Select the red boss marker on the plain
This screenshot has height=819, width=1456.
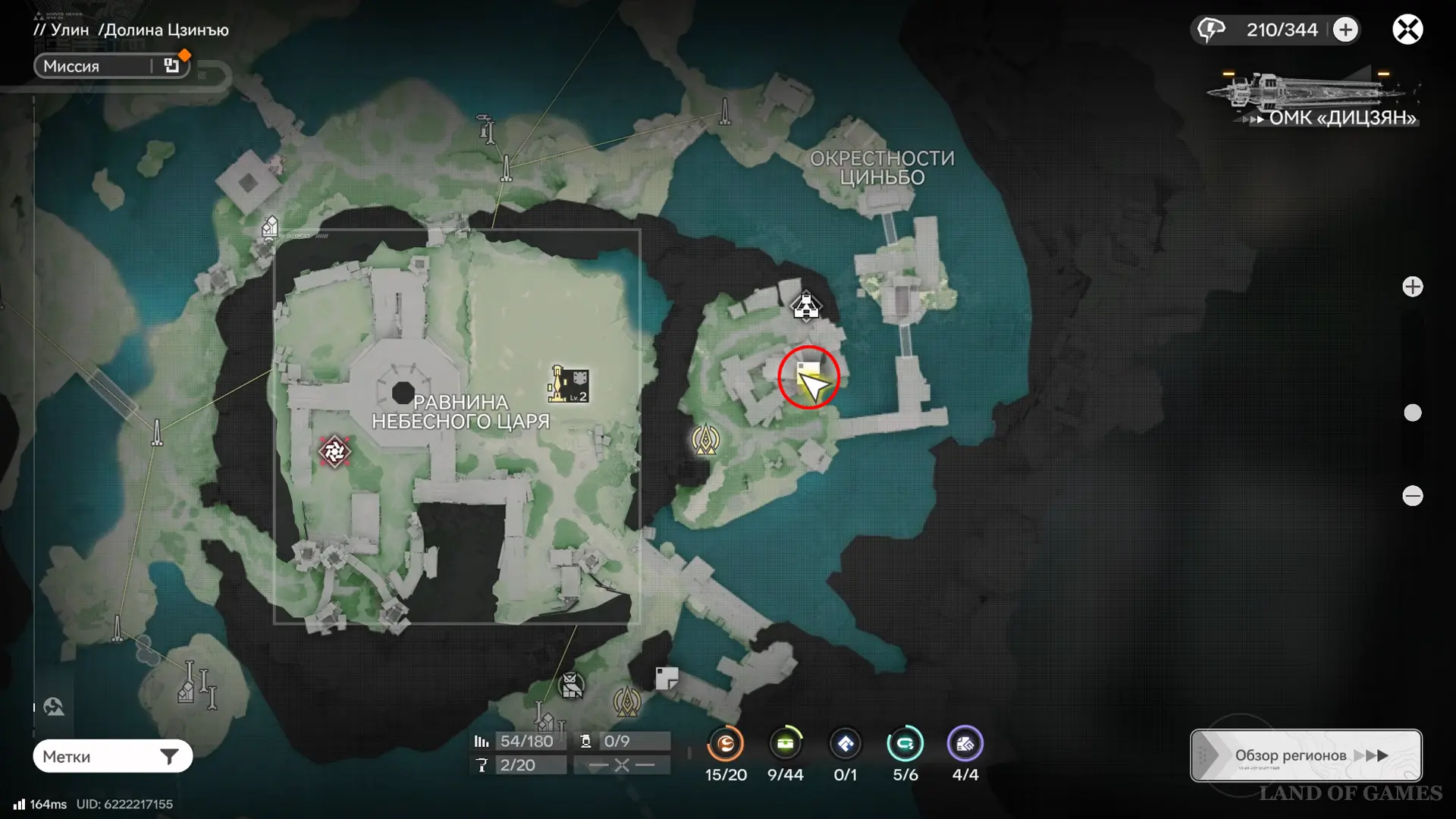pyautogui.click(x=334, y=451)
